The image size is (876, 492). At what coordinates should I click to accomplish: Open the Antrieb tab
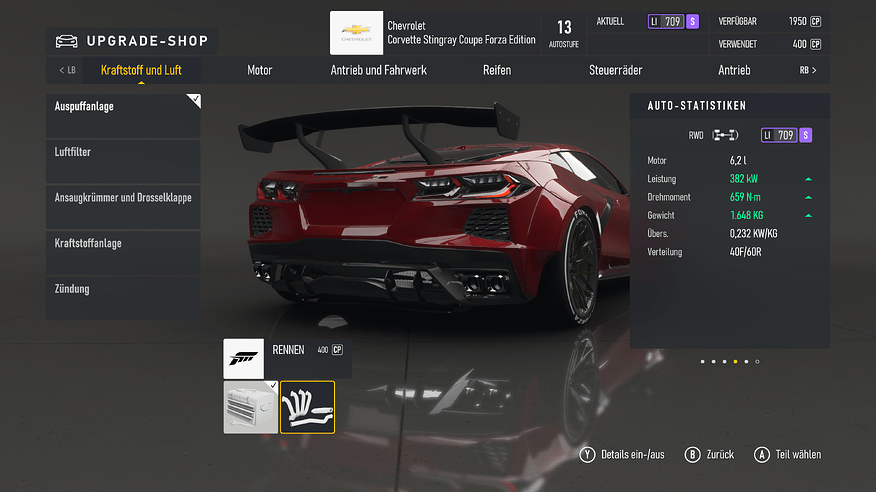734,70
